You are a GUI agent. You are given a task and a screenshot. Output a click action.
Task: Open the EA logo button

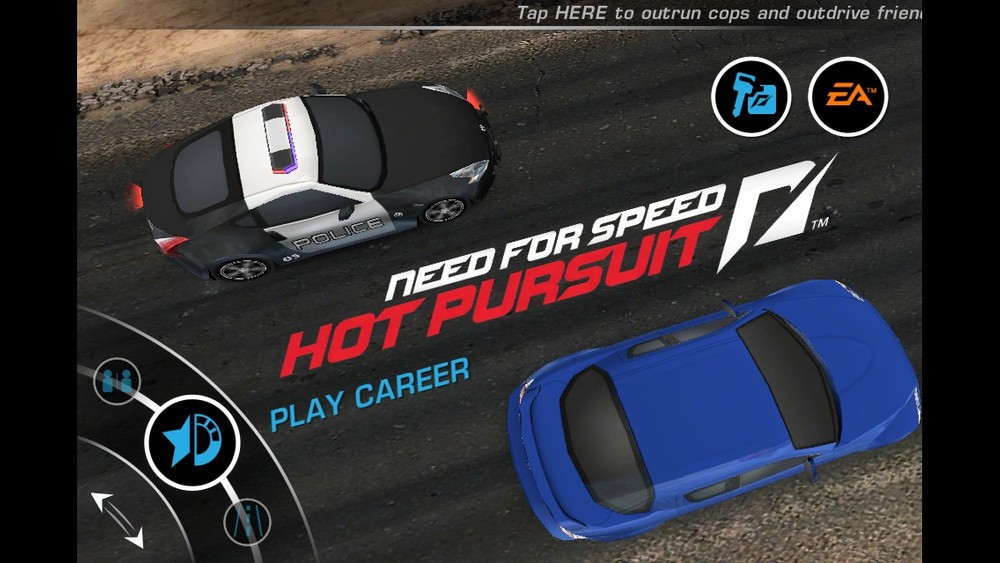point(848,97)
